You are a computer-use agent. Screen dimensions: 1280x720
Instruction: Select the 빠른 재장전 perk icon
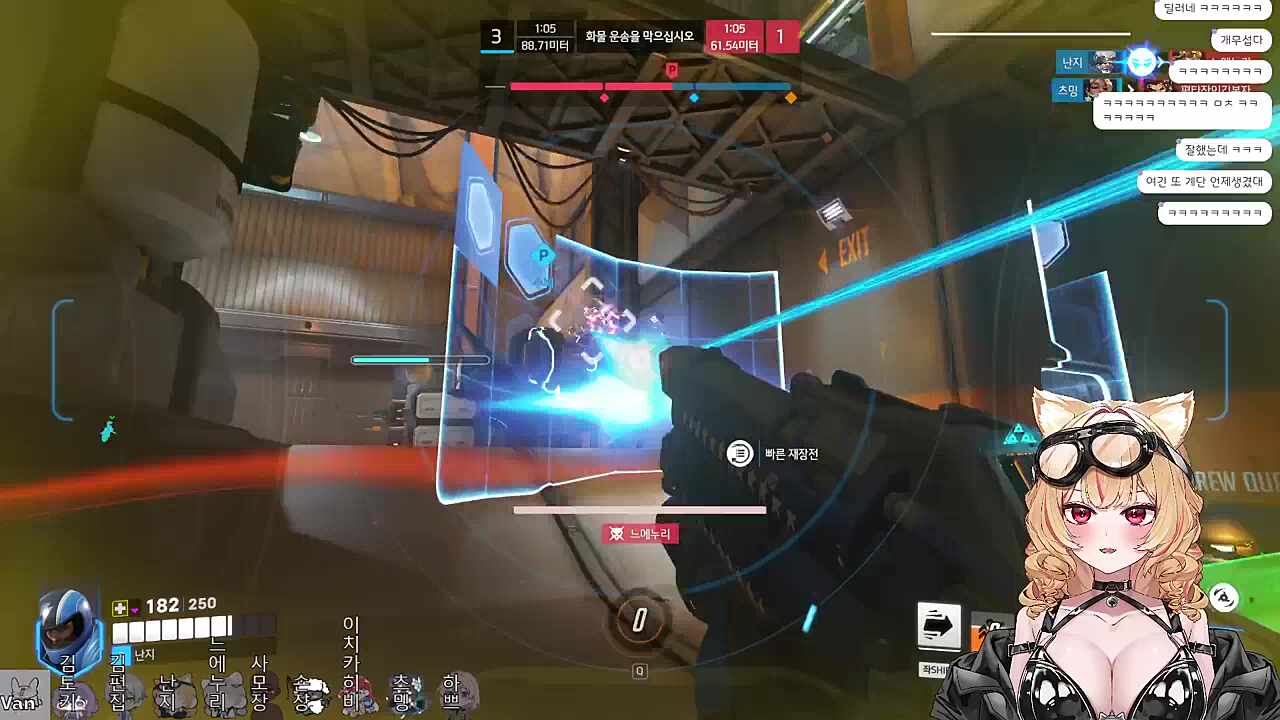point(739,454)
